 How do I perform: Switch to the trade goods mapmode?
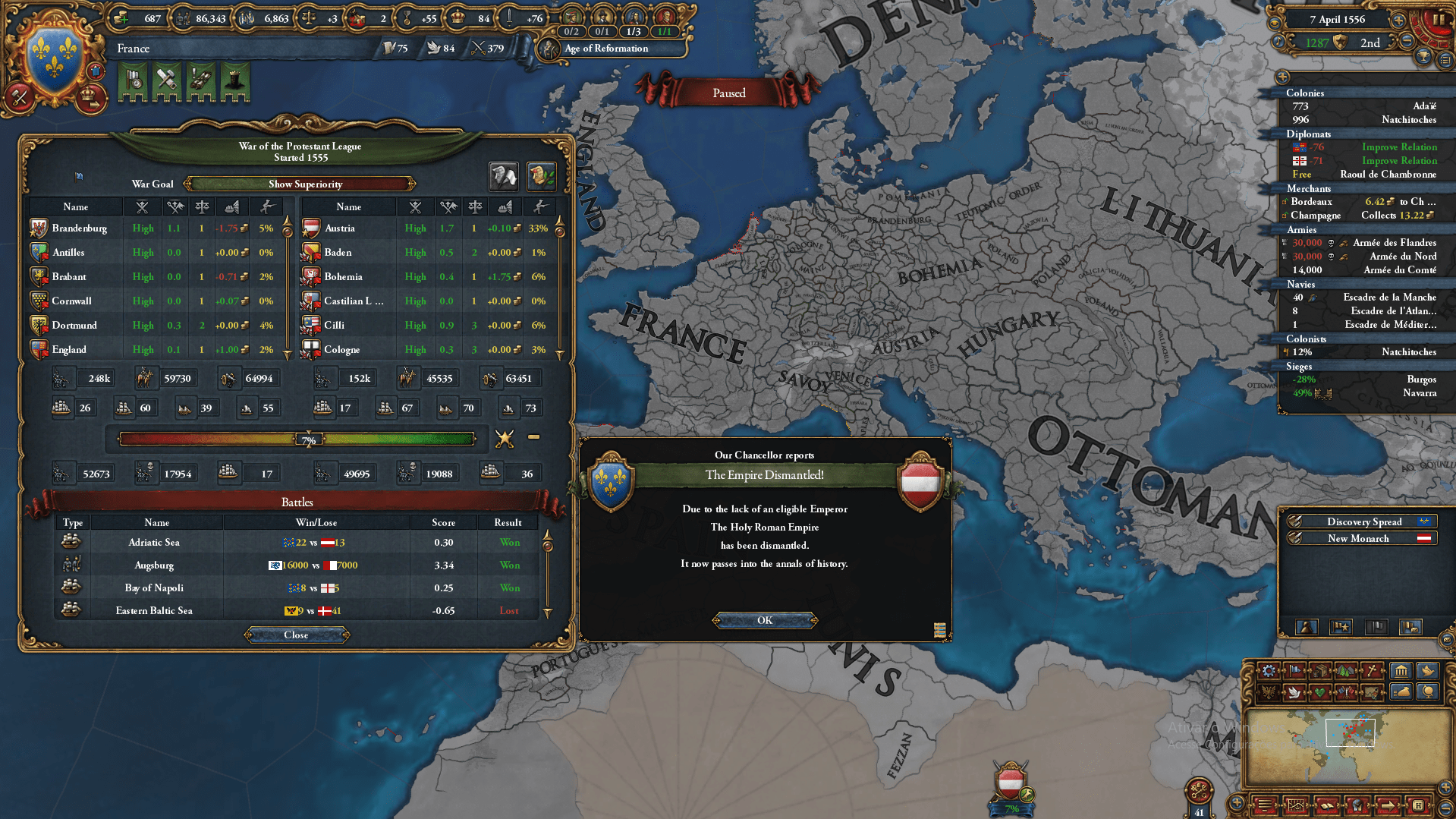[x=1321, y=671]
